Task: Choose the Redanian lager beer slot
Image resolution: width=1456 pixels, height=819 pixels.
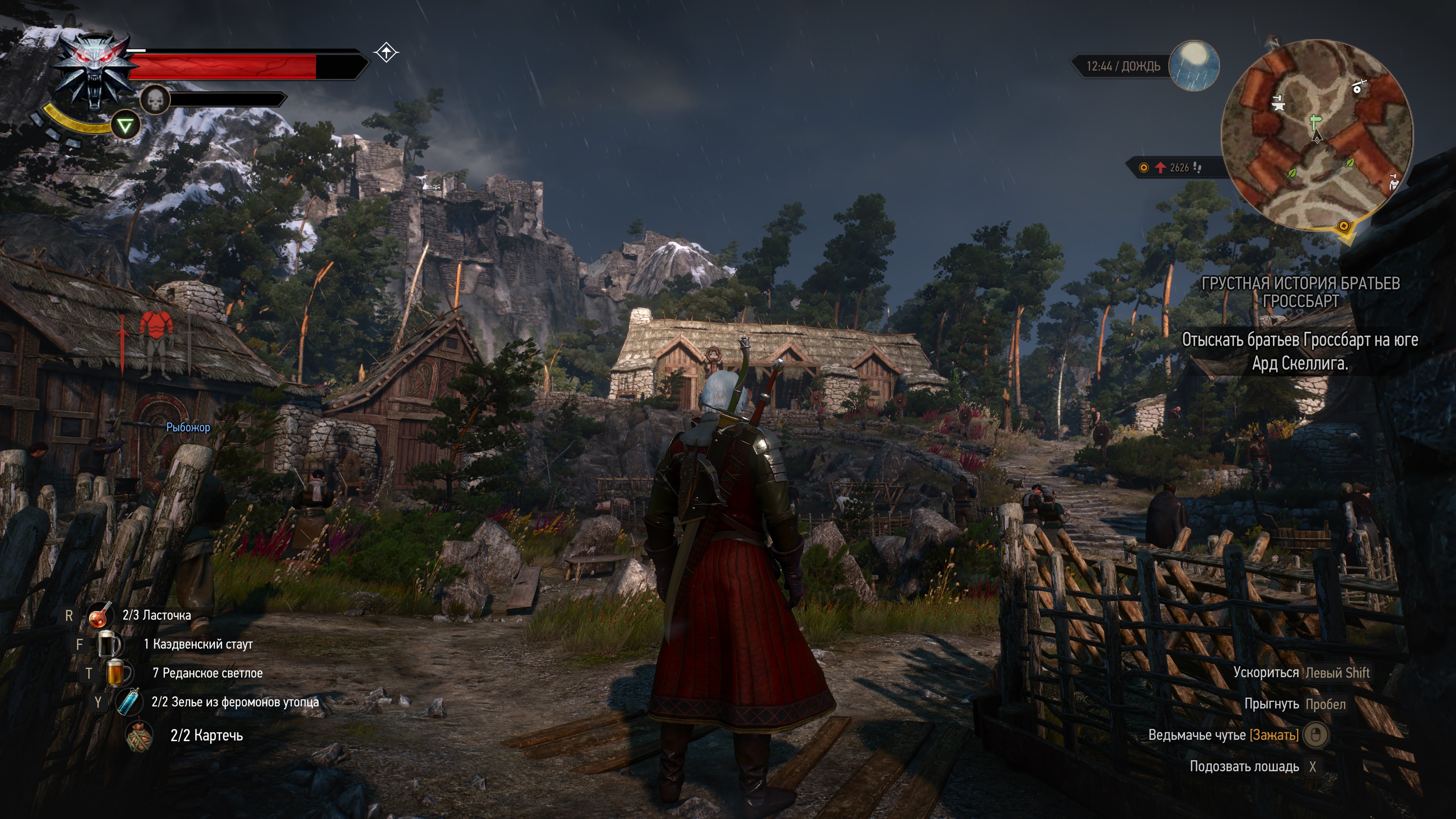Action: click(x=118, y=673)
